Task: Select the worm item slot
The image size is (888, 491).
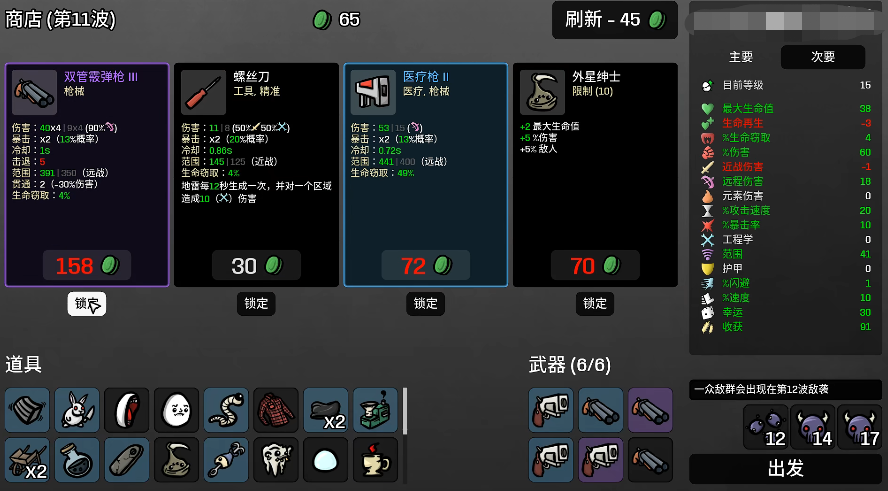Action: 226,410
